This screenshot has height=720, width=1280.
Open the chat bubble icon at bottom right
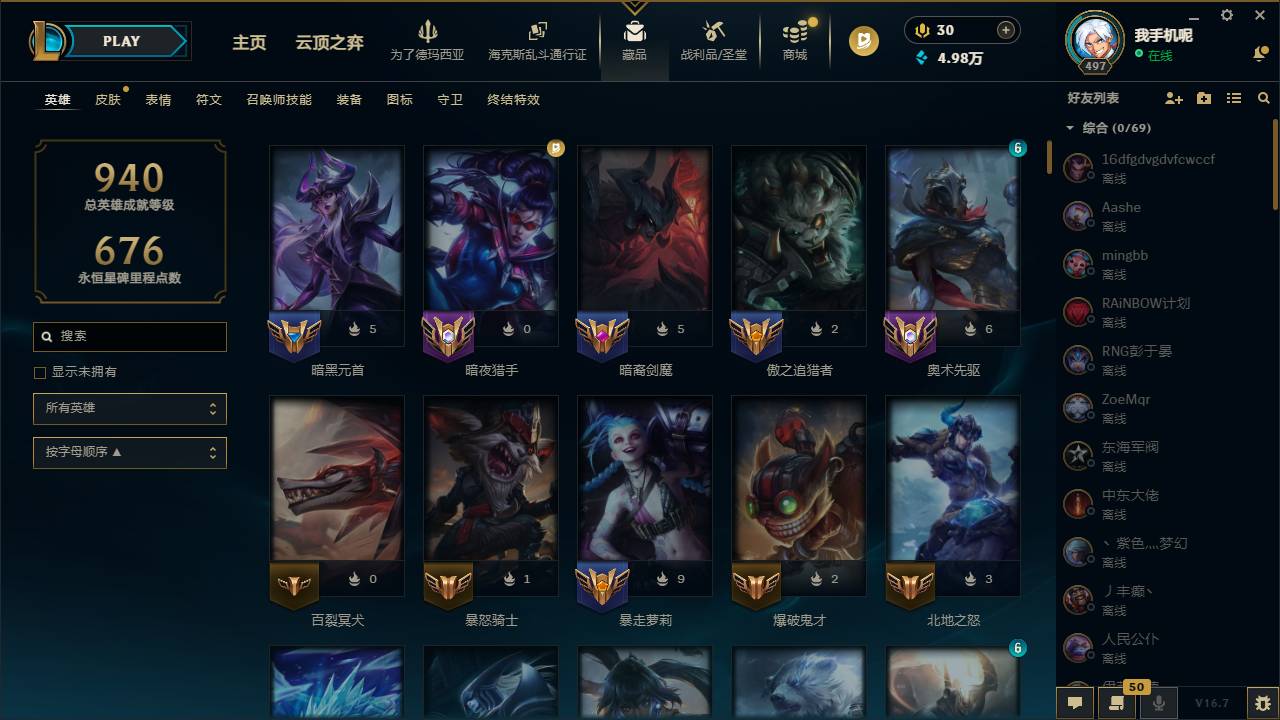(1075, 703)
